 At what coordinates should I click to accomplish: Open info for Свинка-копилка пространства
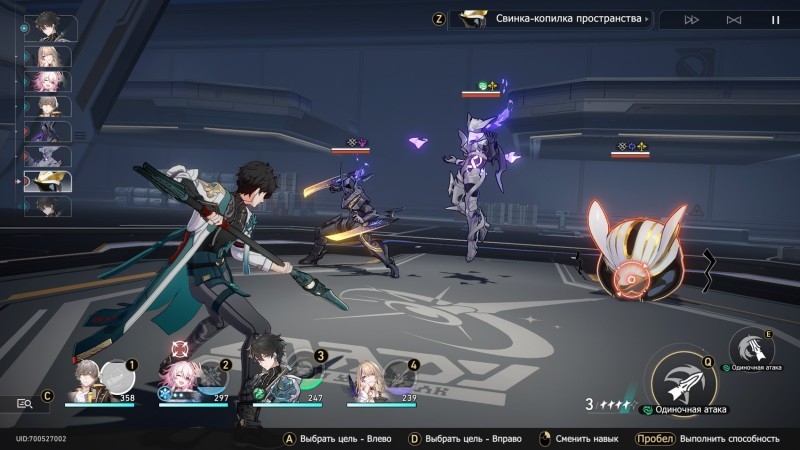[551, 19]
